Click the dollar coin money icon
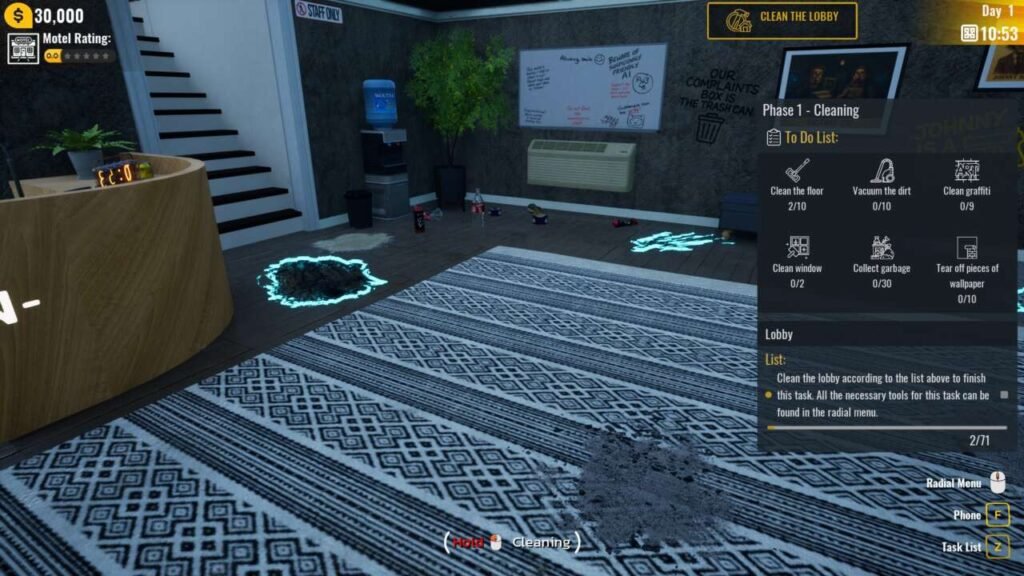Screen dimensions: 1024x576 tap(16, 16)
